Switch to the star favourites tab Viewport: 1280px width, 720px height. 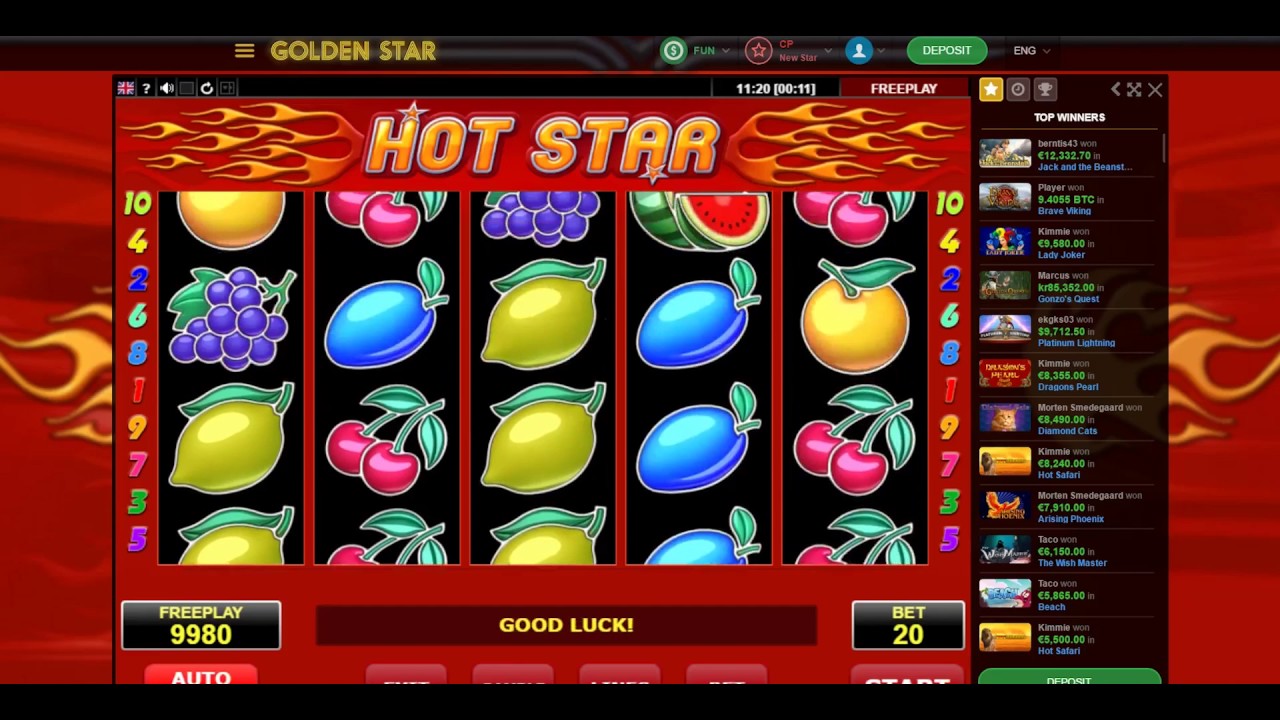coord(991,89)
